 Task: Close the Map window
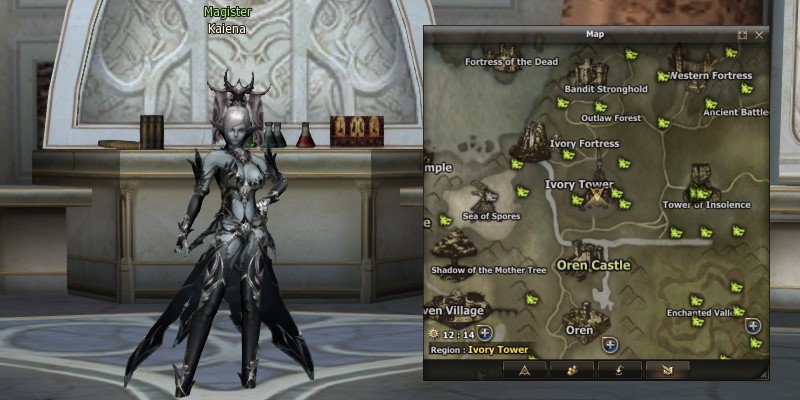point(759,35)
